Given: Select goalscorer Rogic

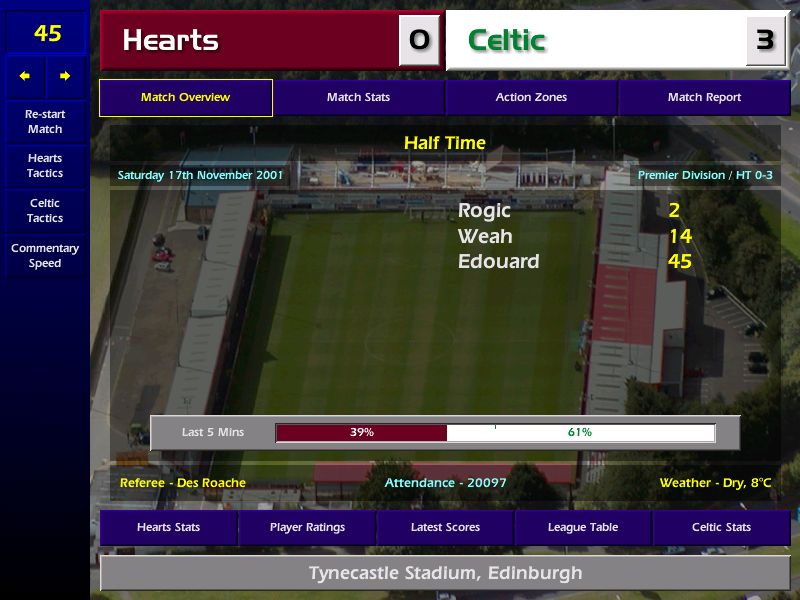Looking at the screenshot, I should tap(484, 211).
